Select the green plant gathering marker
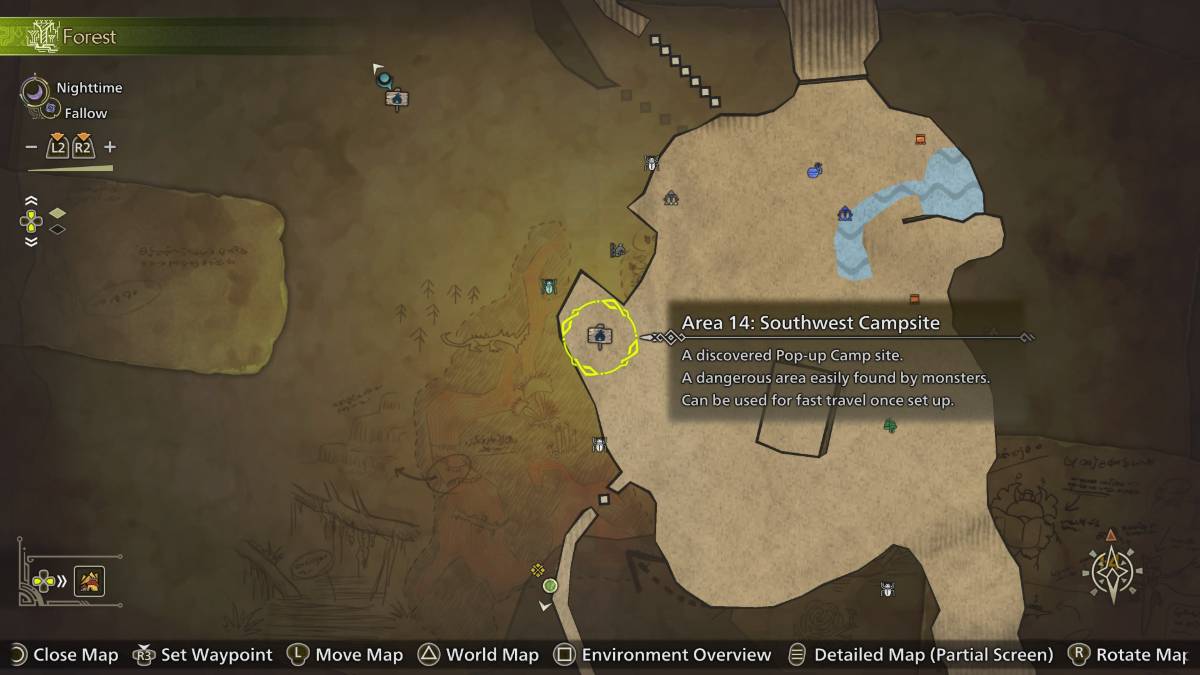Viewport: 1200px width, 675px height. [890, 425]
